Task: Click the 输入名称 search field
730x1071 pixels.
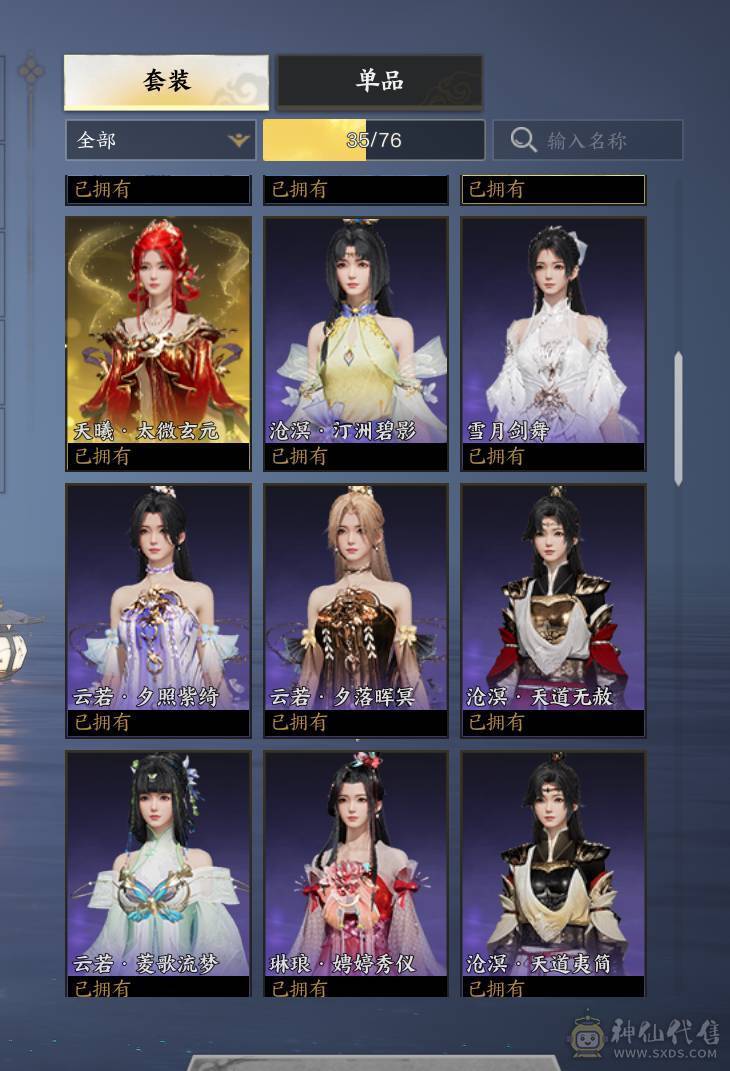Action: (588, 140)
